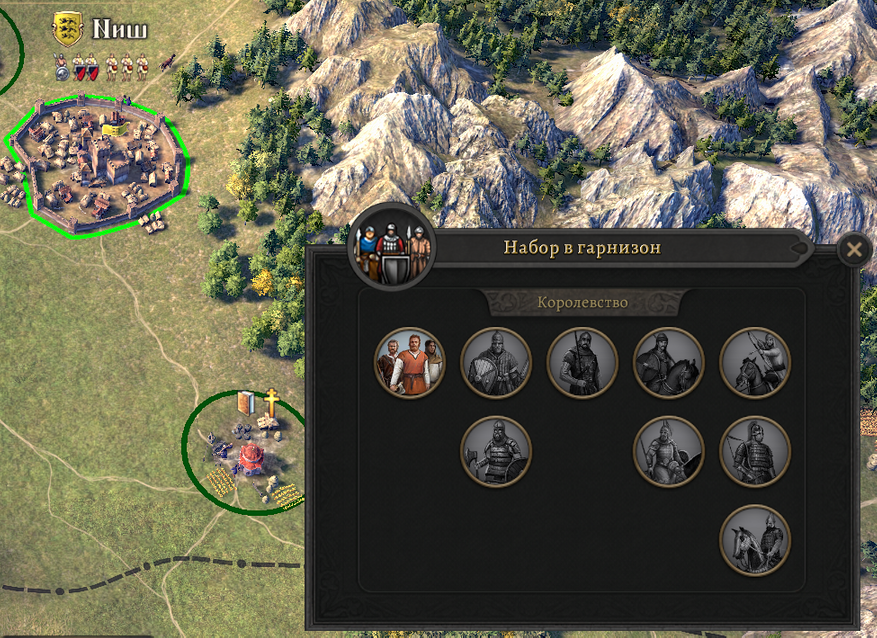Select the seated warrior in pointed helmet

coord(669,451)
